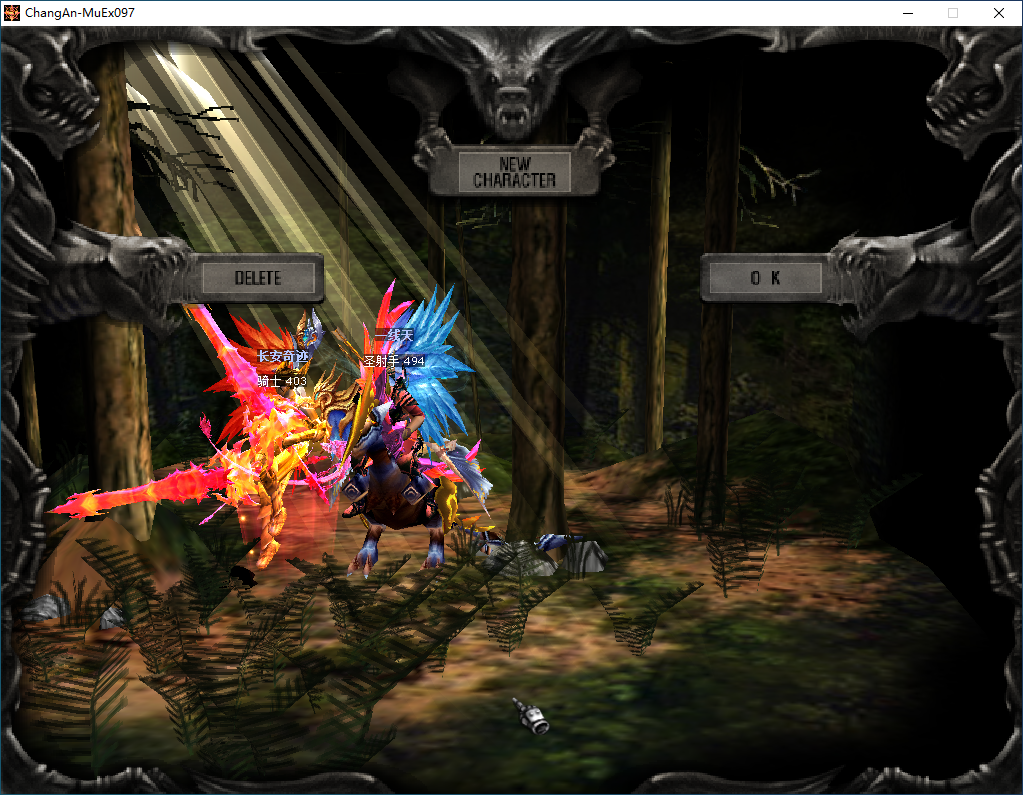Delete the selected character
This screenshot has height=795, width=1023.
[x=258, y=278]
